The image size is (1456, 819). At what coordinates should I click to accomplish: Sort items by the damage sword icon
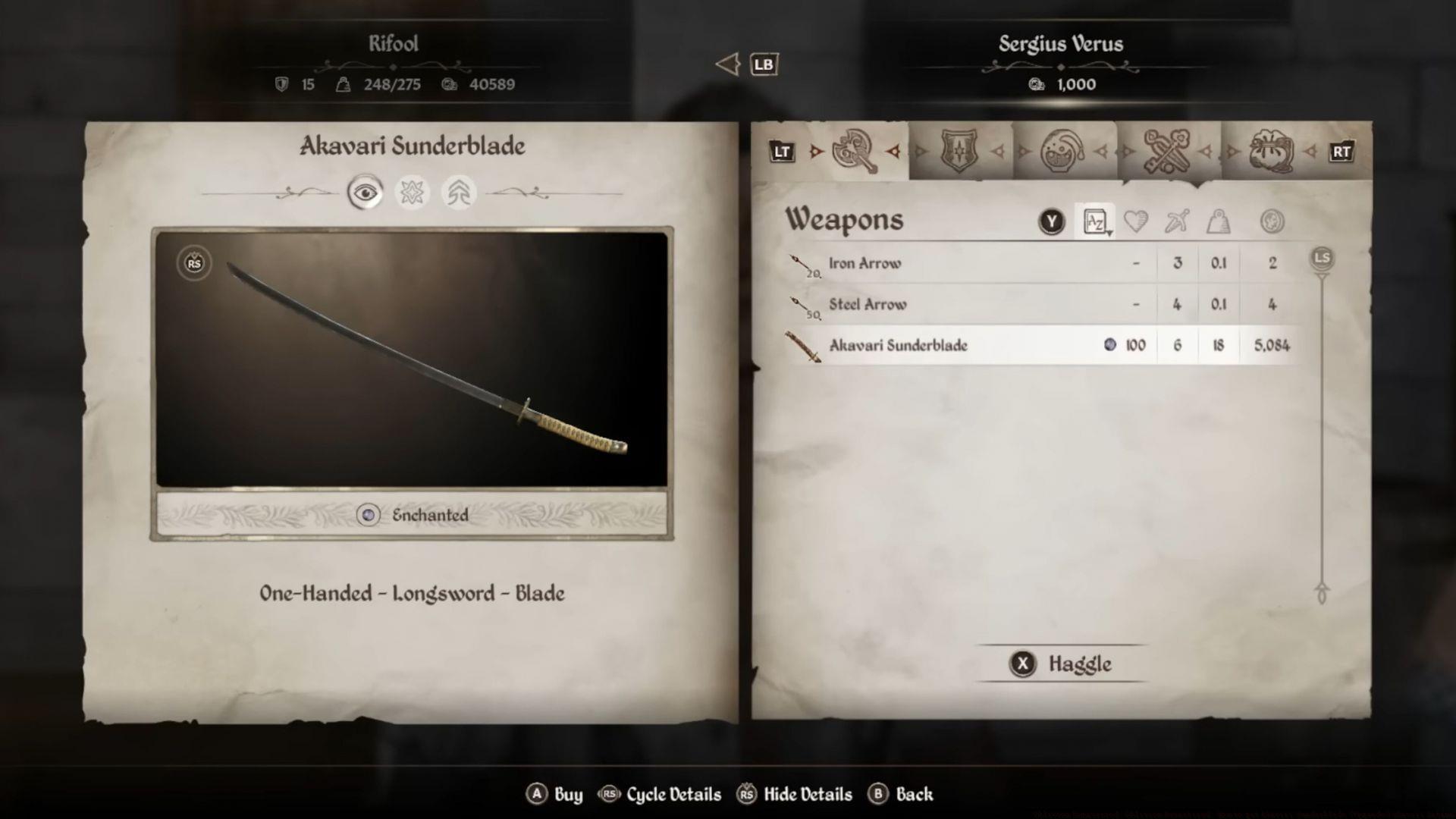coord(1177,221)
